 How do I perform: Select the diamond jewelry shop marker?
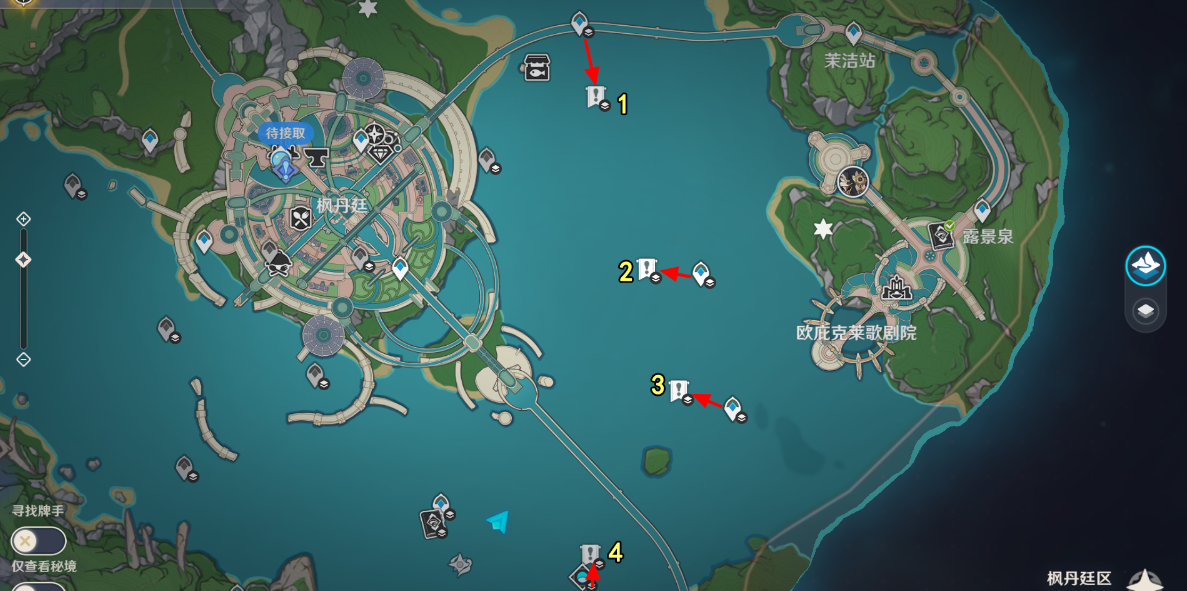coord(382,153)
